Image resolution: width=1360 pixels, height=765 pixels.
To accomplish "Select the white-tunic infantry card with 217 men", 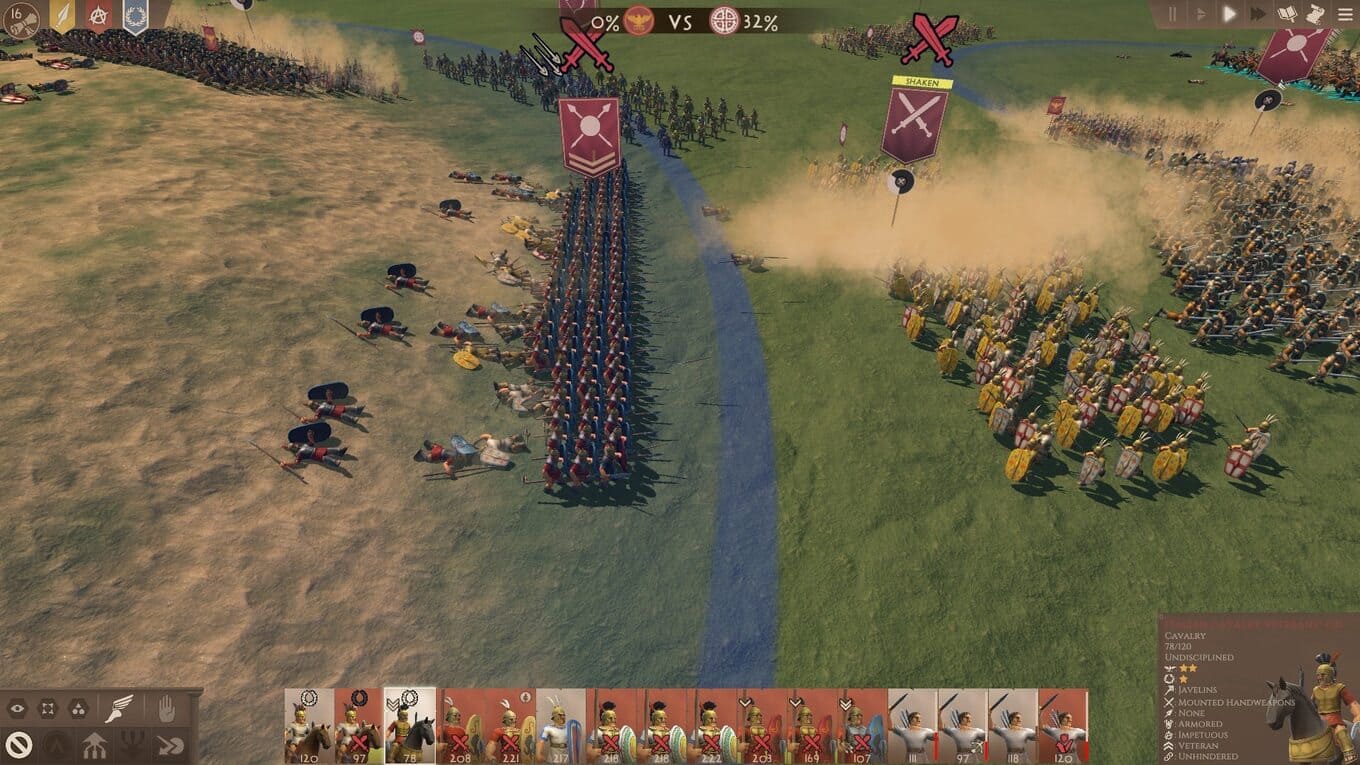I will click(561, 725).
